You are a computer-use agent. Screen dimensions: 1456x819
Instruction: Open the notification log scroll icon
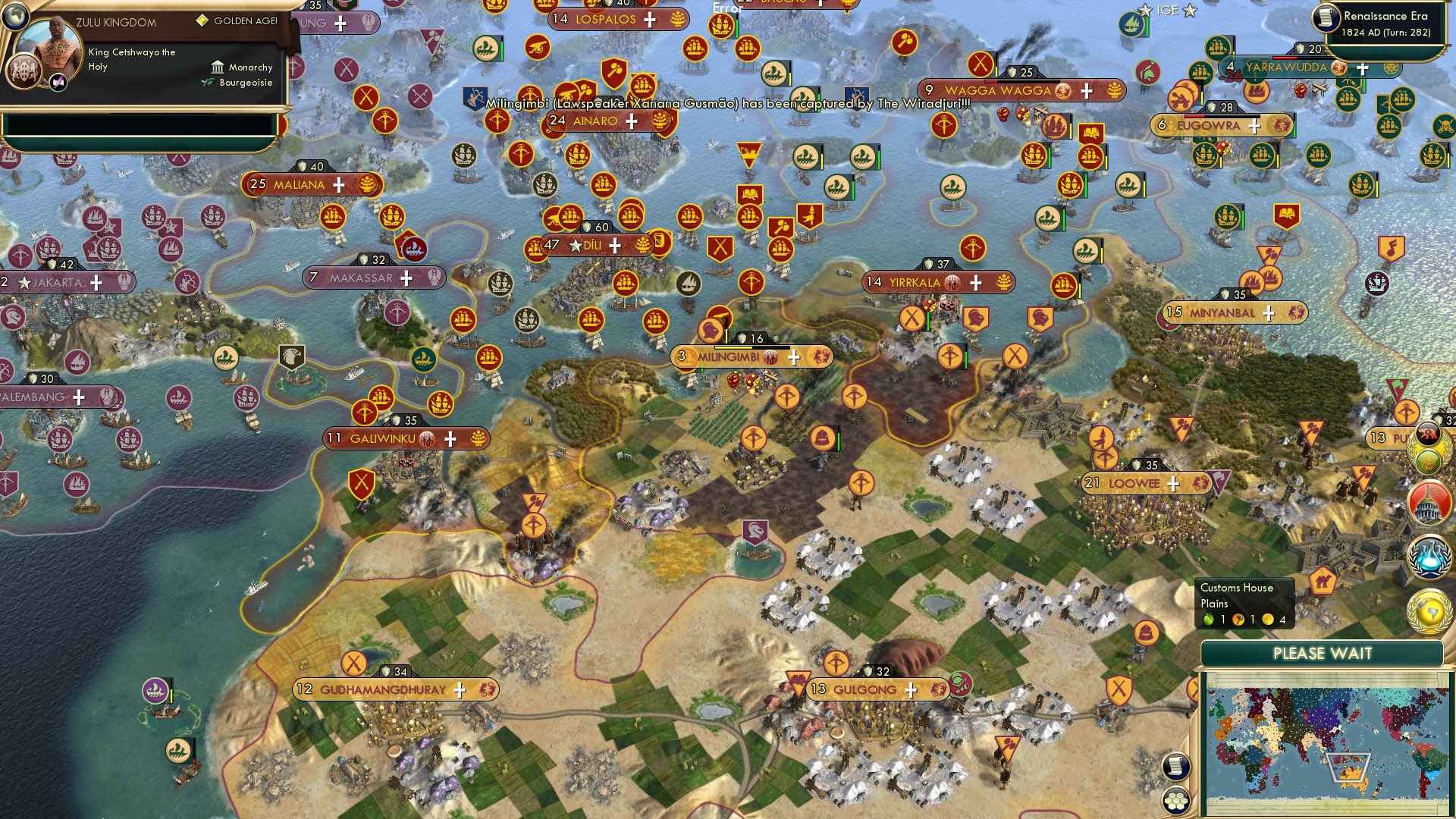coord(1175,766)
